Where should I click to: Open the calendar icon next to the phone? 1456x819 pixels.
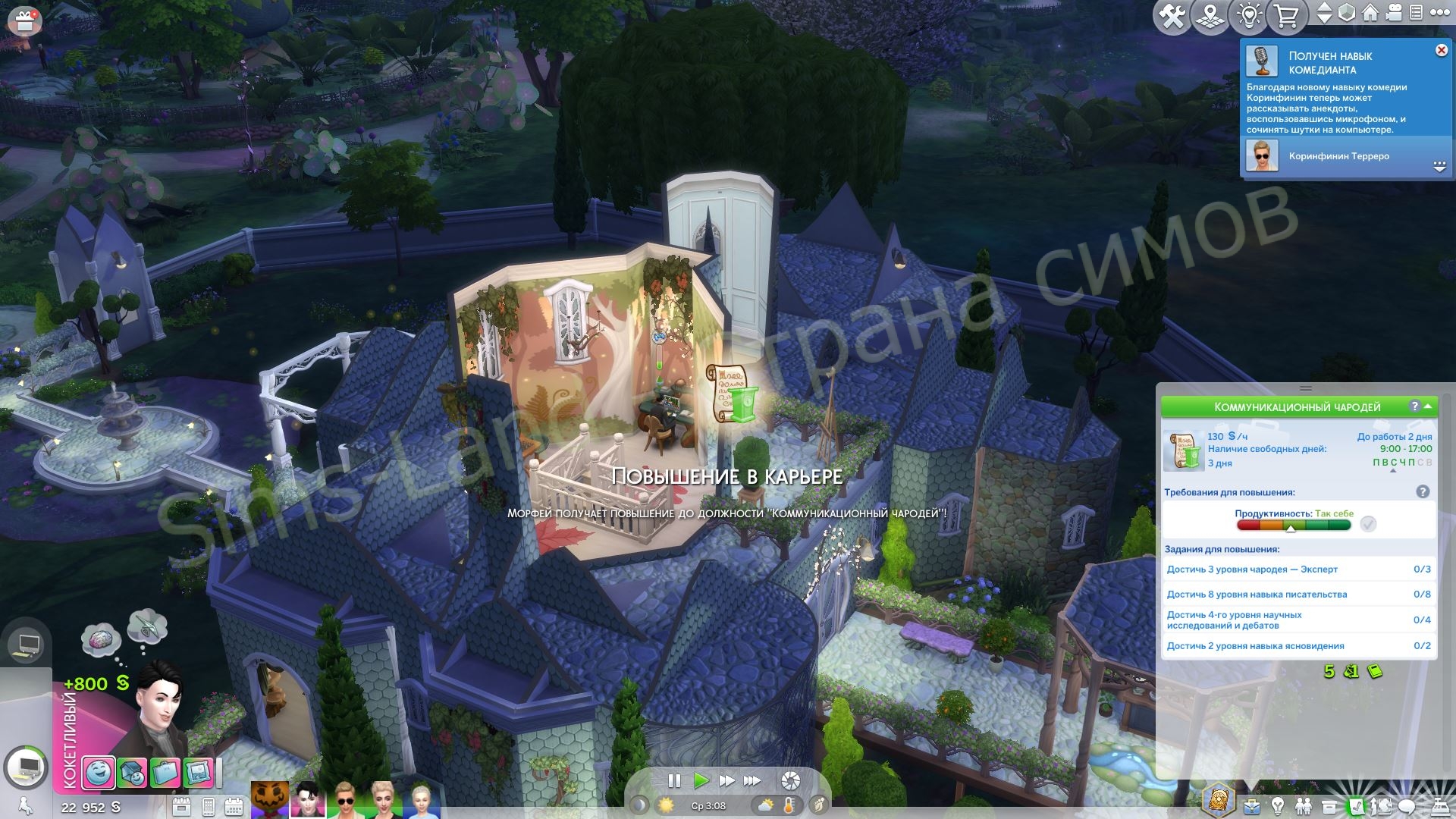tap(234, 806)
